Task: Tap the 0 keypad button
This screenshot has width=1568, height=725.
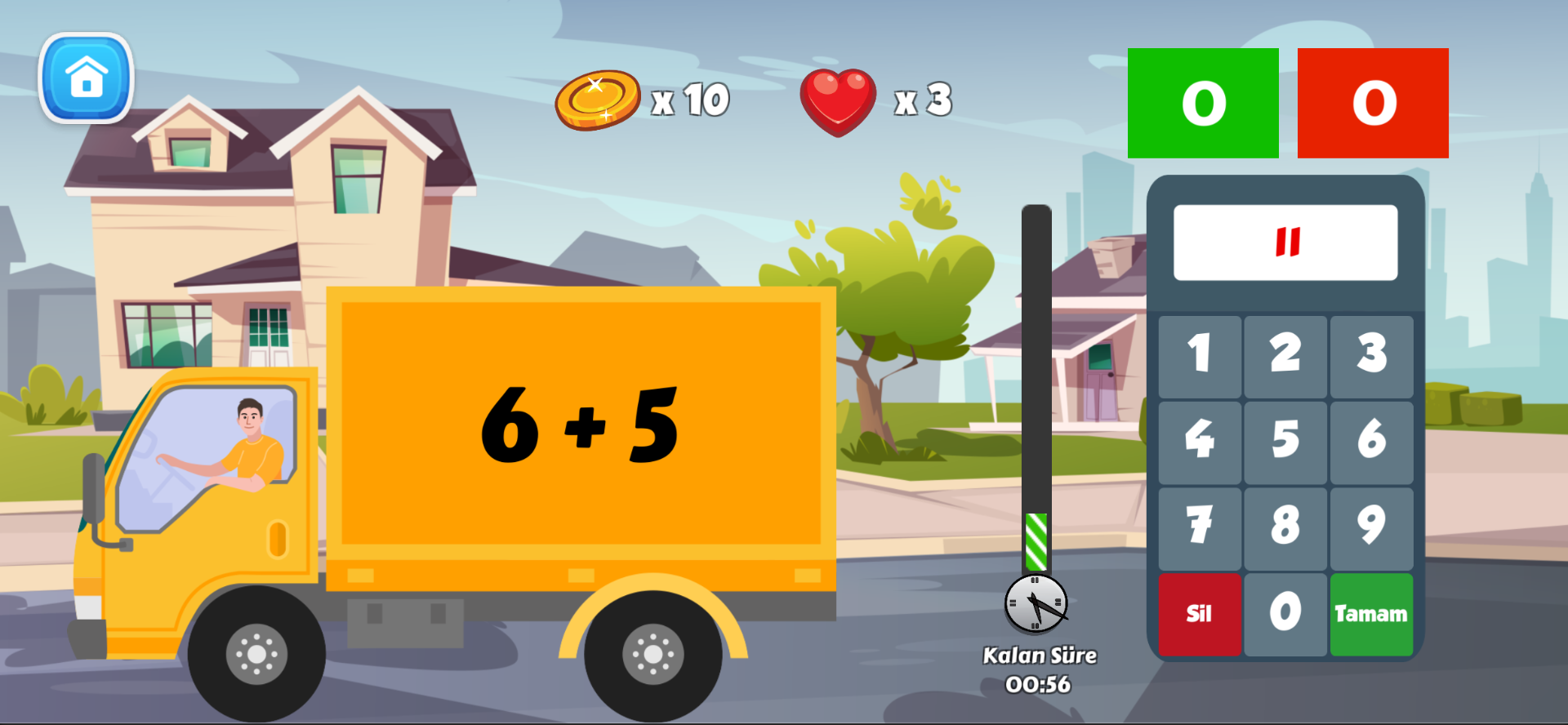Action: (x=1285, y=613)
